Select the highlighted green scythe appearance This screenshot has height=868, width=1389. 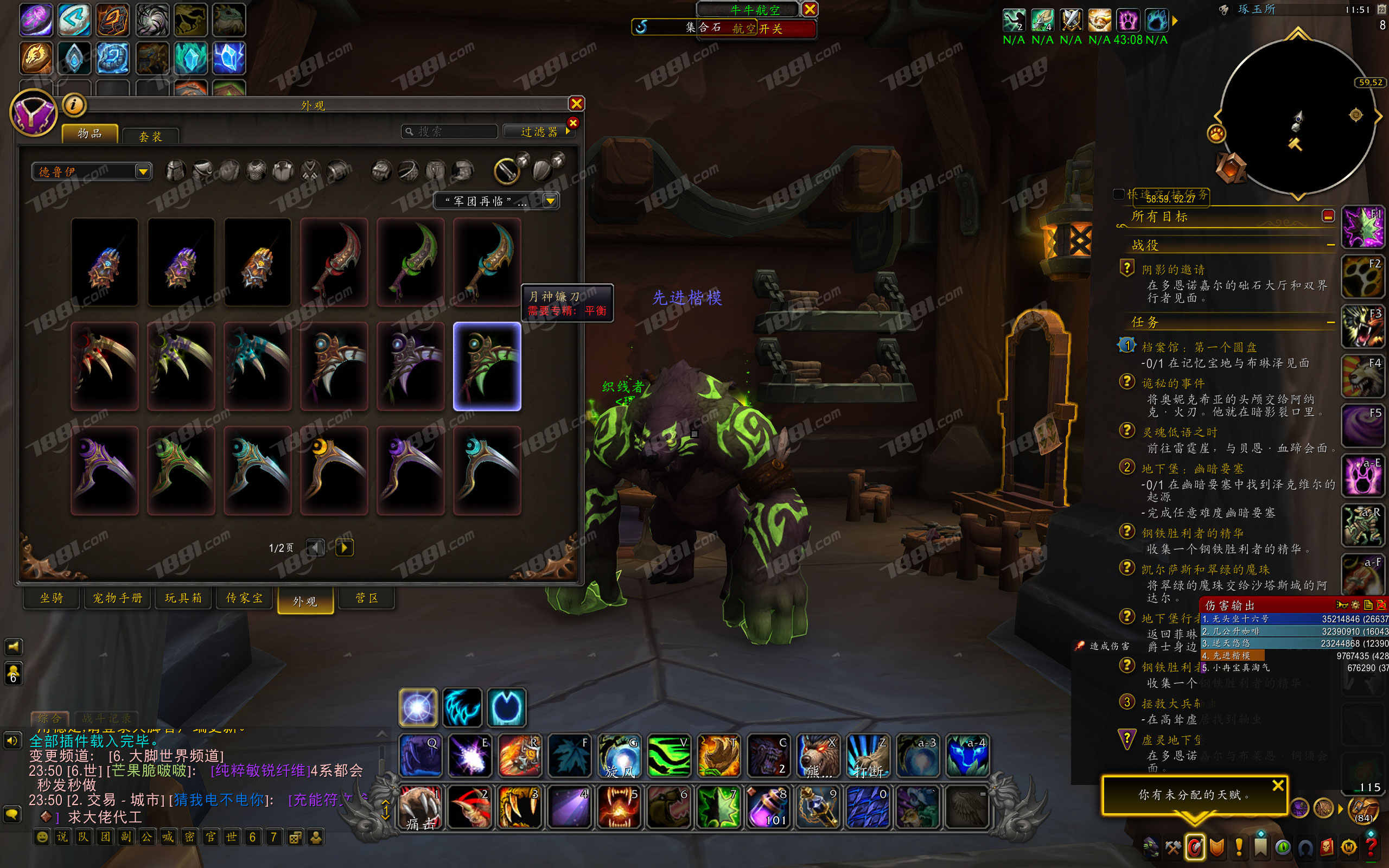click(487, 366)
